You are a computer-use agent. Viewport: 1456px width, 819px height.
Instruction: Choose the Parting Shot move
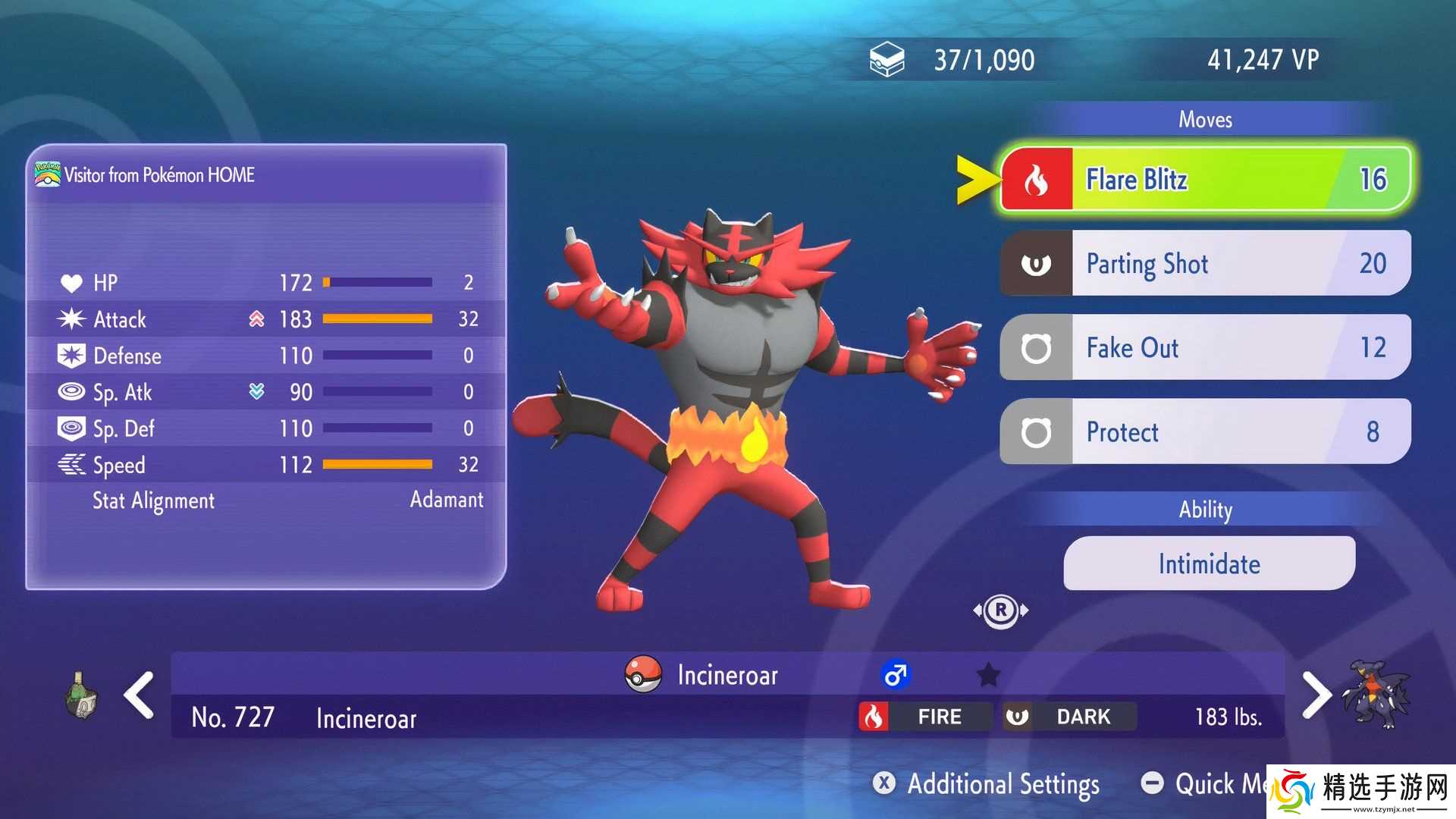point(1206,263)
